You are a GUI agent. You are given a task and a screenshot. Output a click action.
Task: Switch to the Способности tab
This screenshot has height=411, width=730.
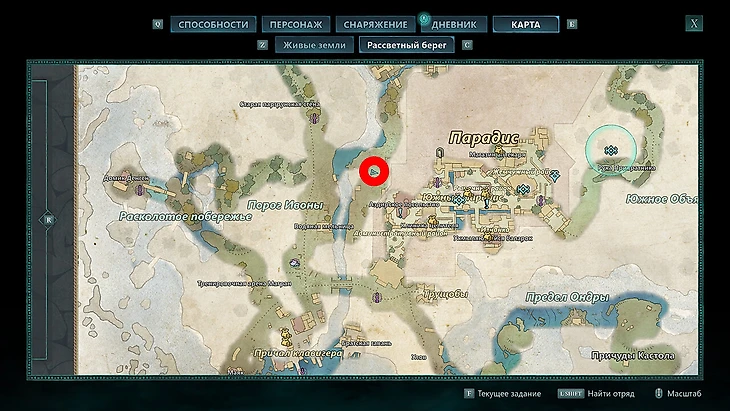tap(213, 24)
